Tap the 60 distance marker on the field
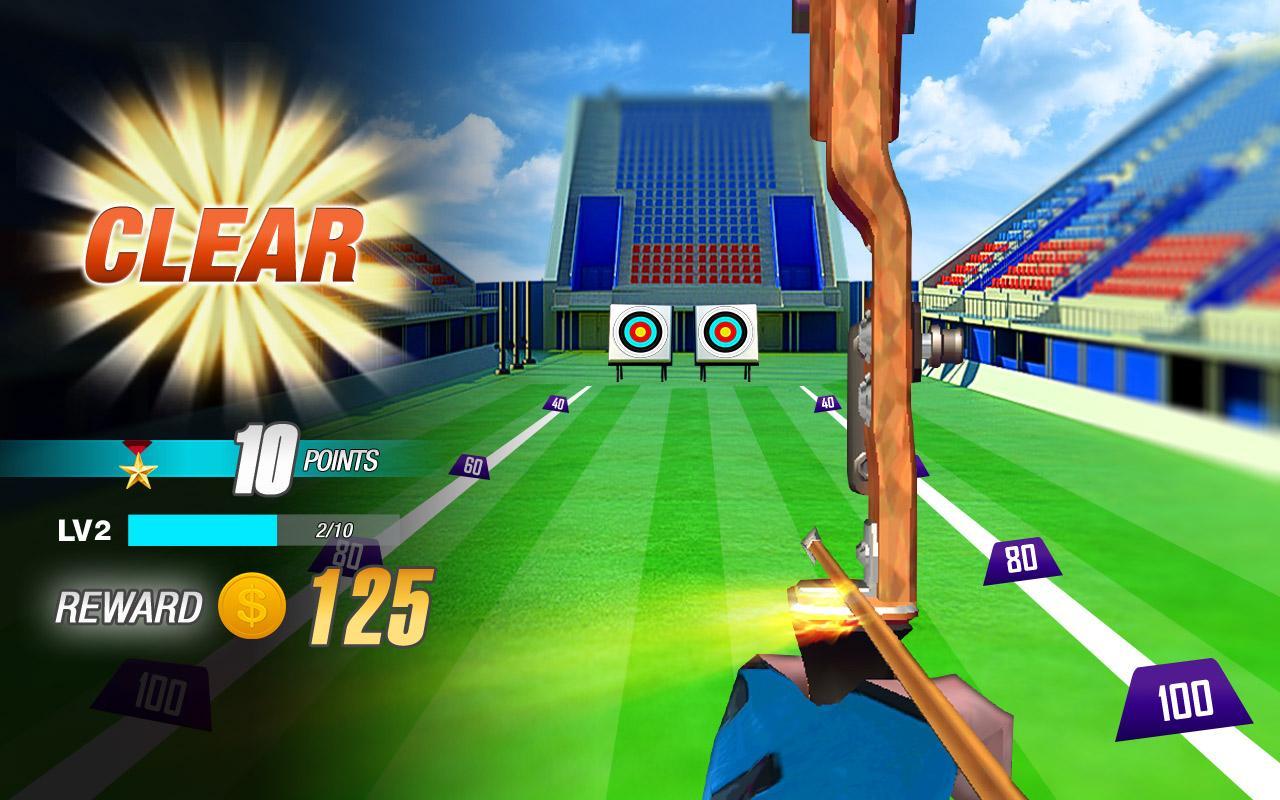The height and width of the screenshot is (800, 1280). tap(469, 464)
